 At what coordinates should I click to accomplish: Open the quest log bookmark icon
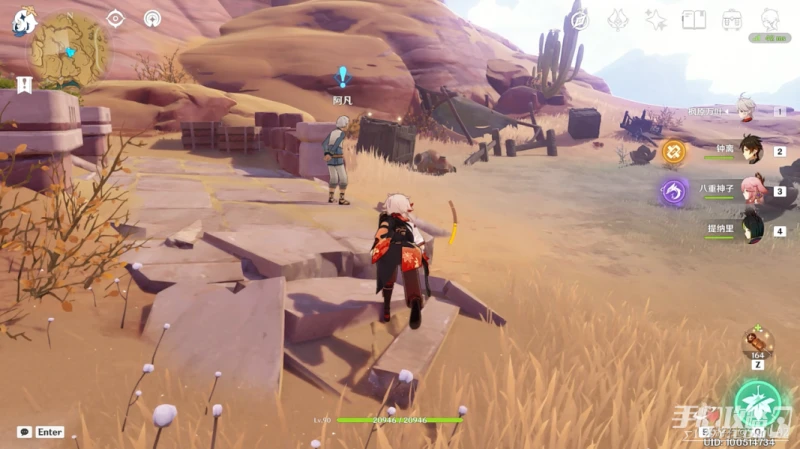(x=22, y=84)
